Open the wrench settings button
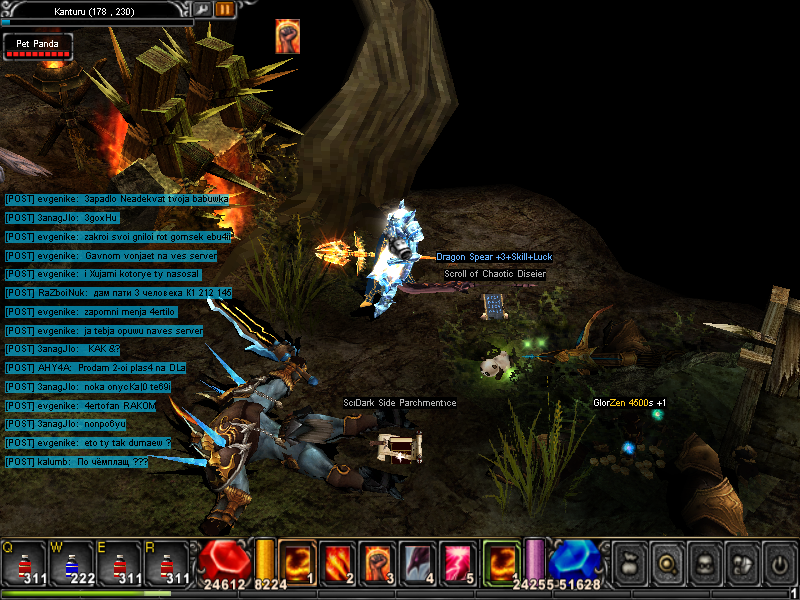 click(x=202, y=9)
